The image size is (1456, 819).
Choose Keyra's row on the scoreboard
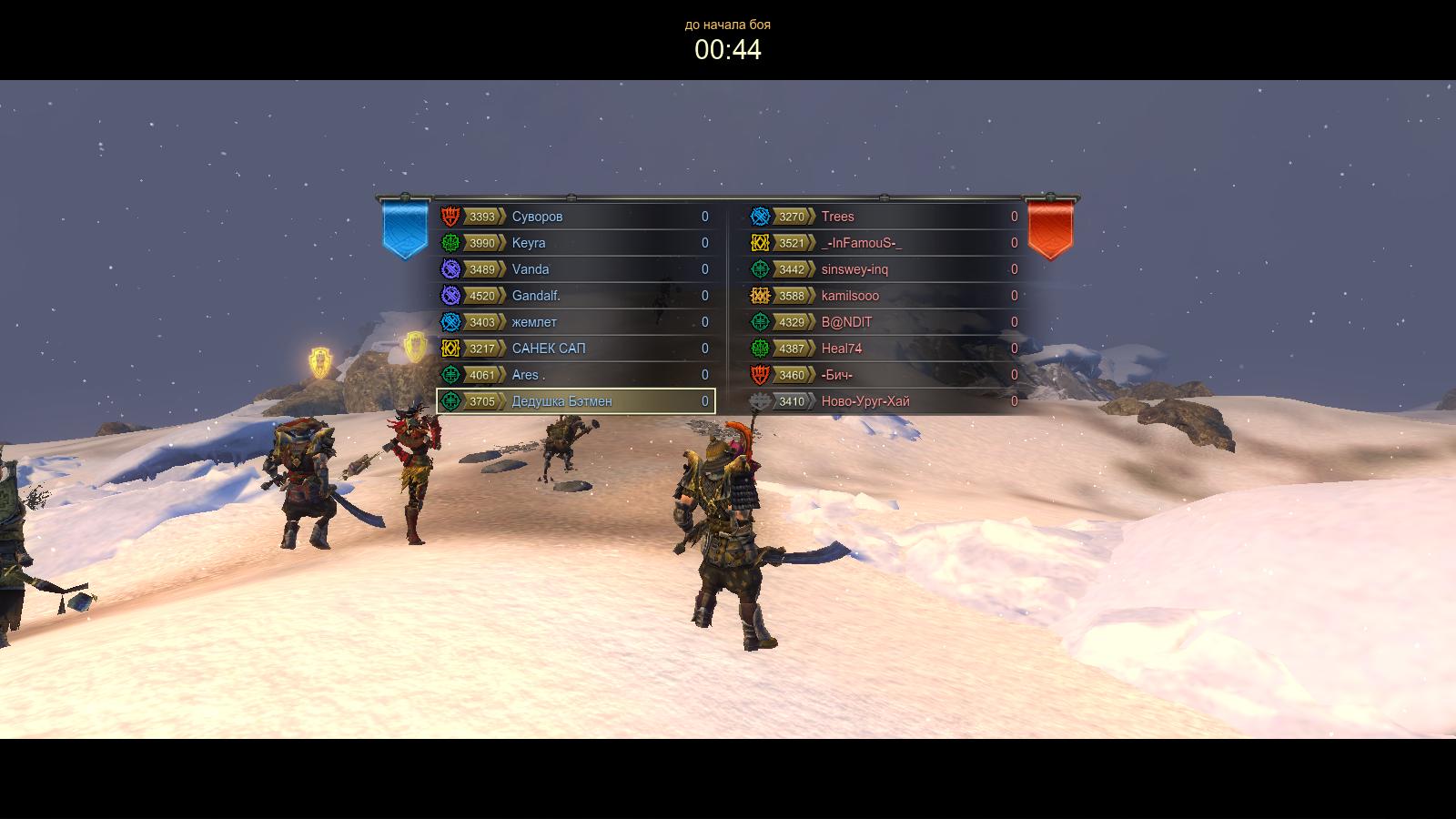tap(575, 243)
